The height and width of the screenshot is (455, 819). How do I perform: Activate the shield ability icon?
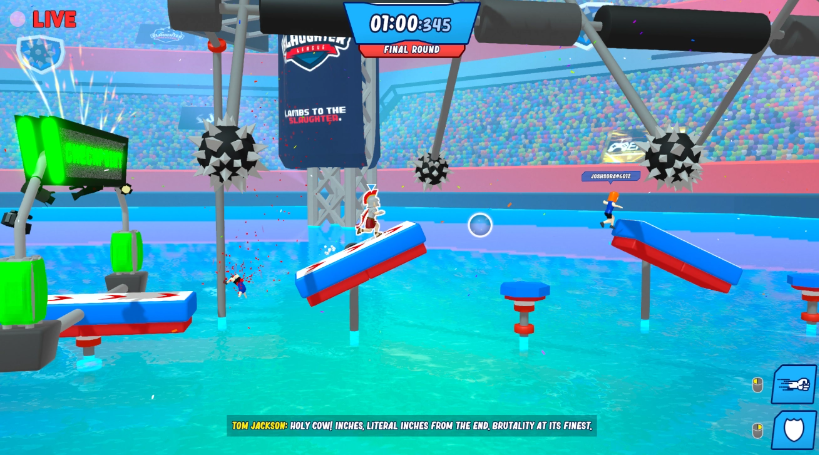click(794, 430)
